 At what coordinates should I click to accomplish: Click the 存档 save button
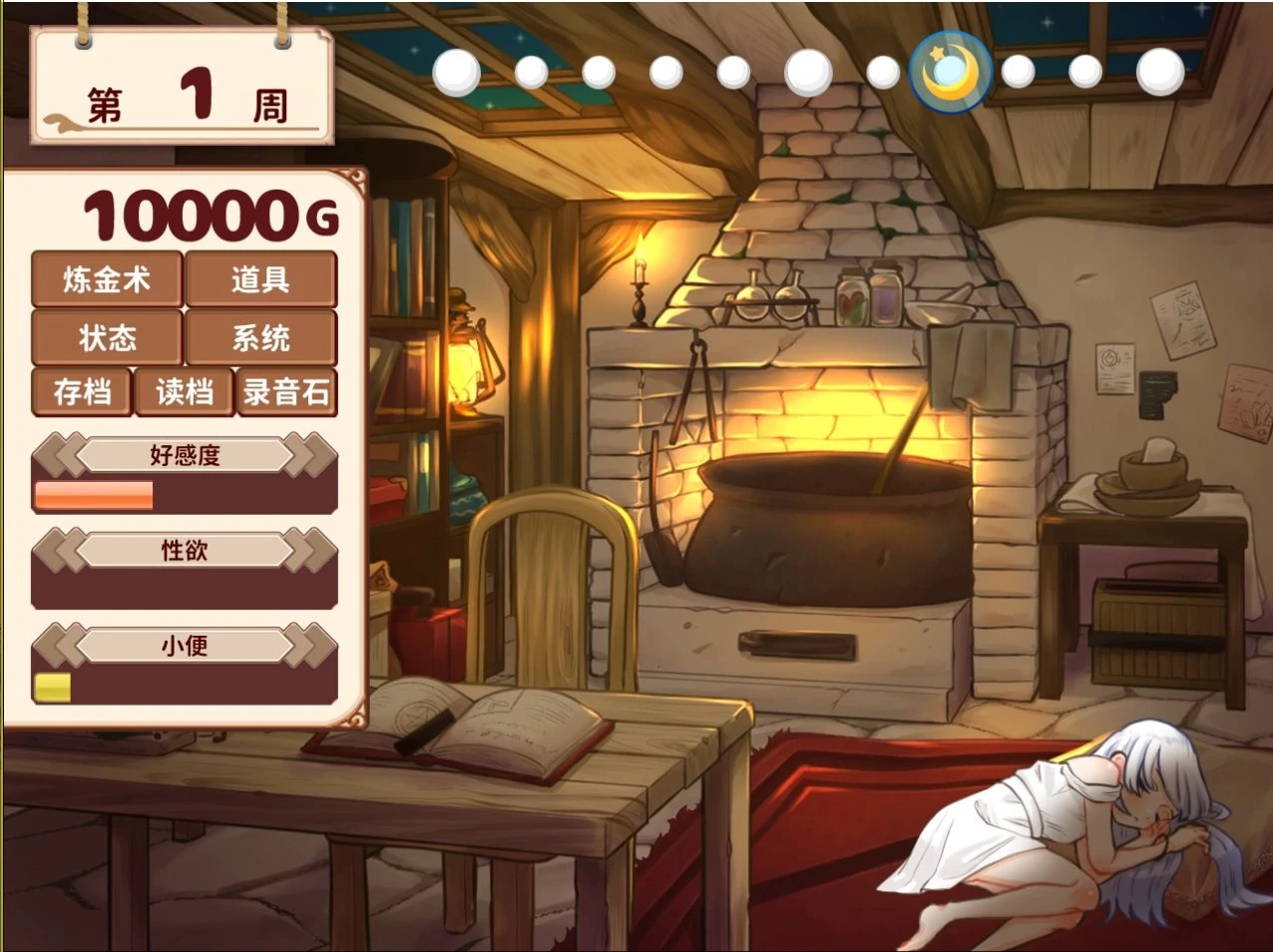pyautogui.click(x=82, y=392)
